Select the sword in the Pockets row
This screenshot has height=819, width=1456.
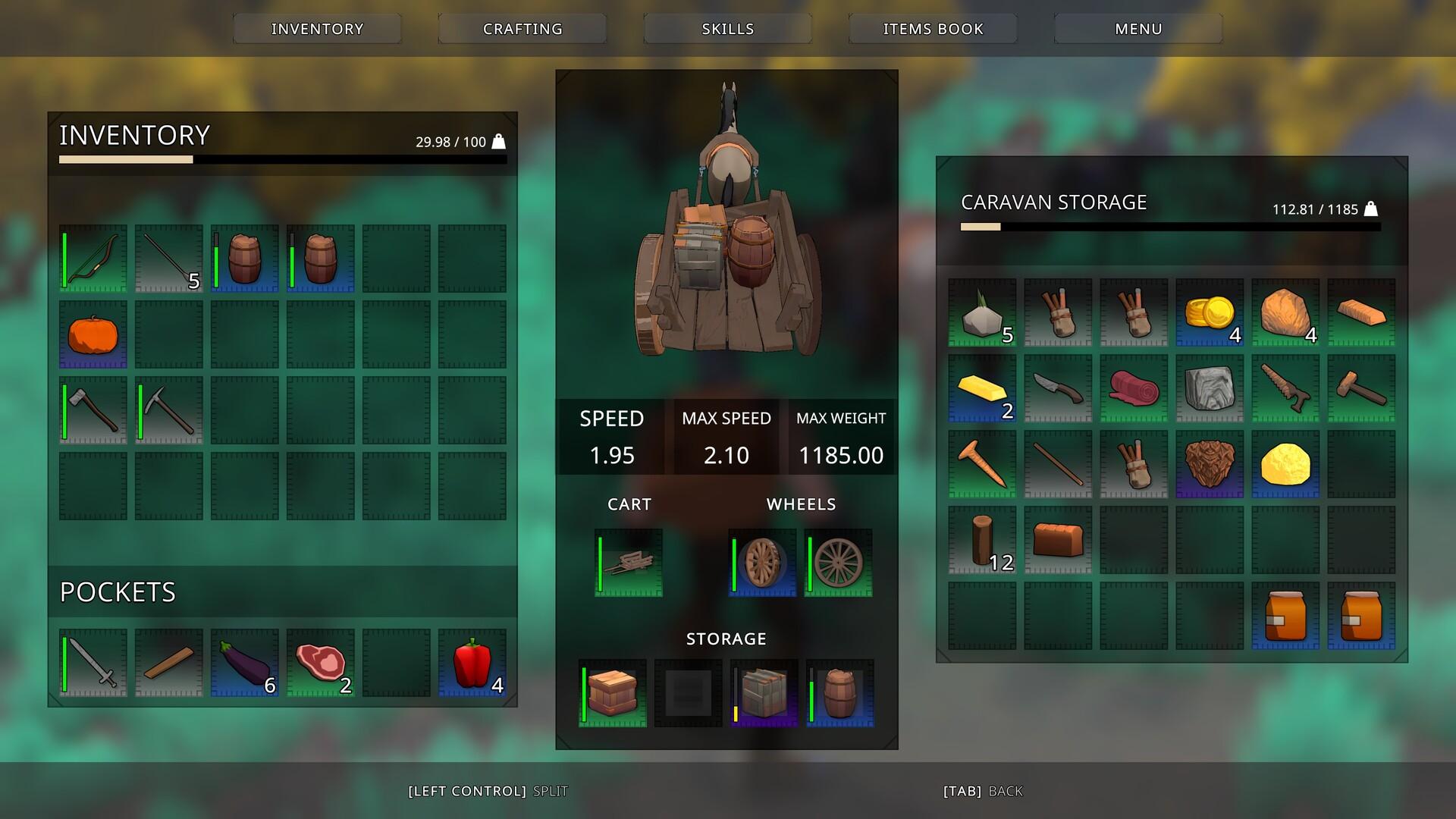(92, 662)
